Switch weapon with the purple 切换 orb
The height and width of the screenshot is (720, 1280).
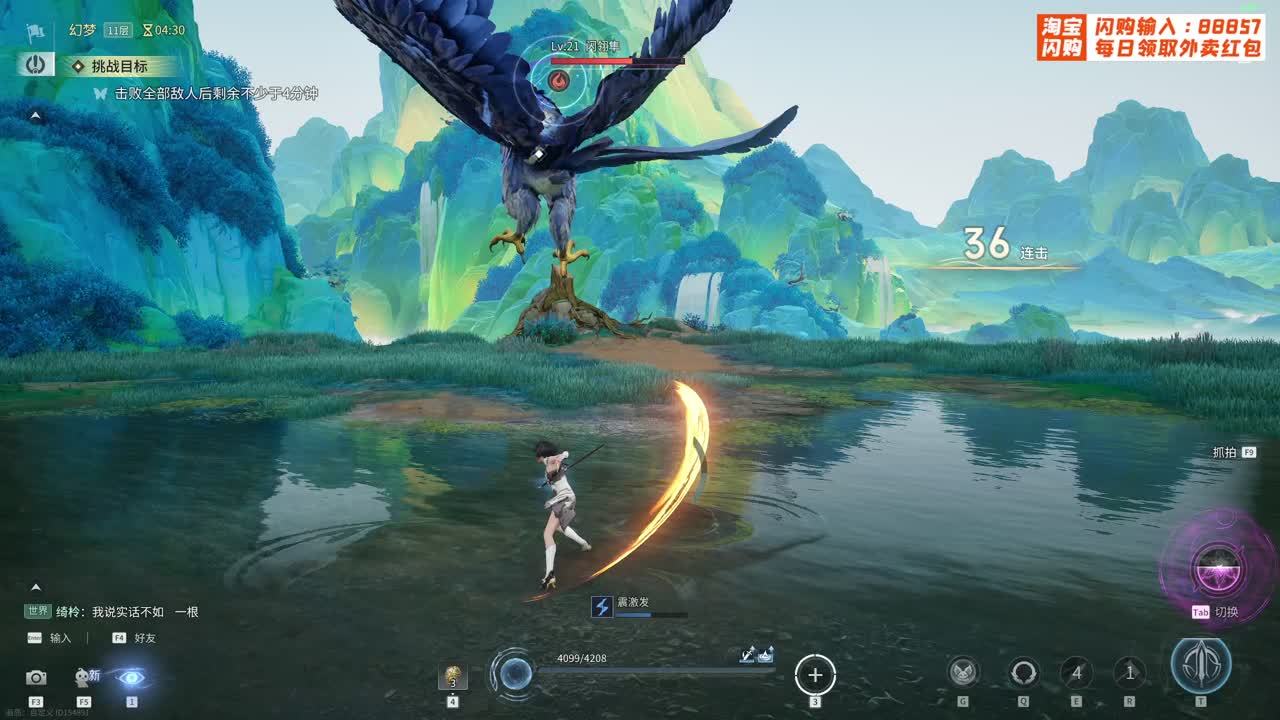(x=1217, y=568)
